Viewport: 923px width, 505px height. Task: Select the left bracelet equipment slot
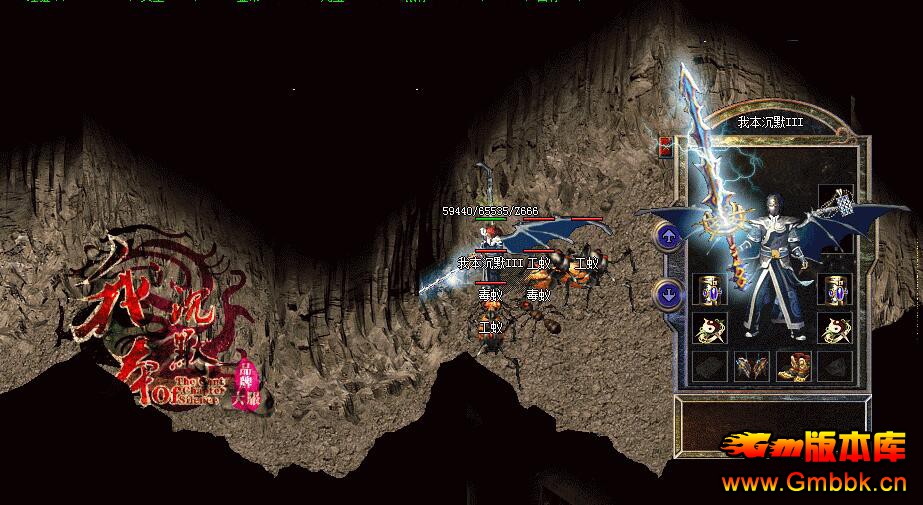click(709, 291)
